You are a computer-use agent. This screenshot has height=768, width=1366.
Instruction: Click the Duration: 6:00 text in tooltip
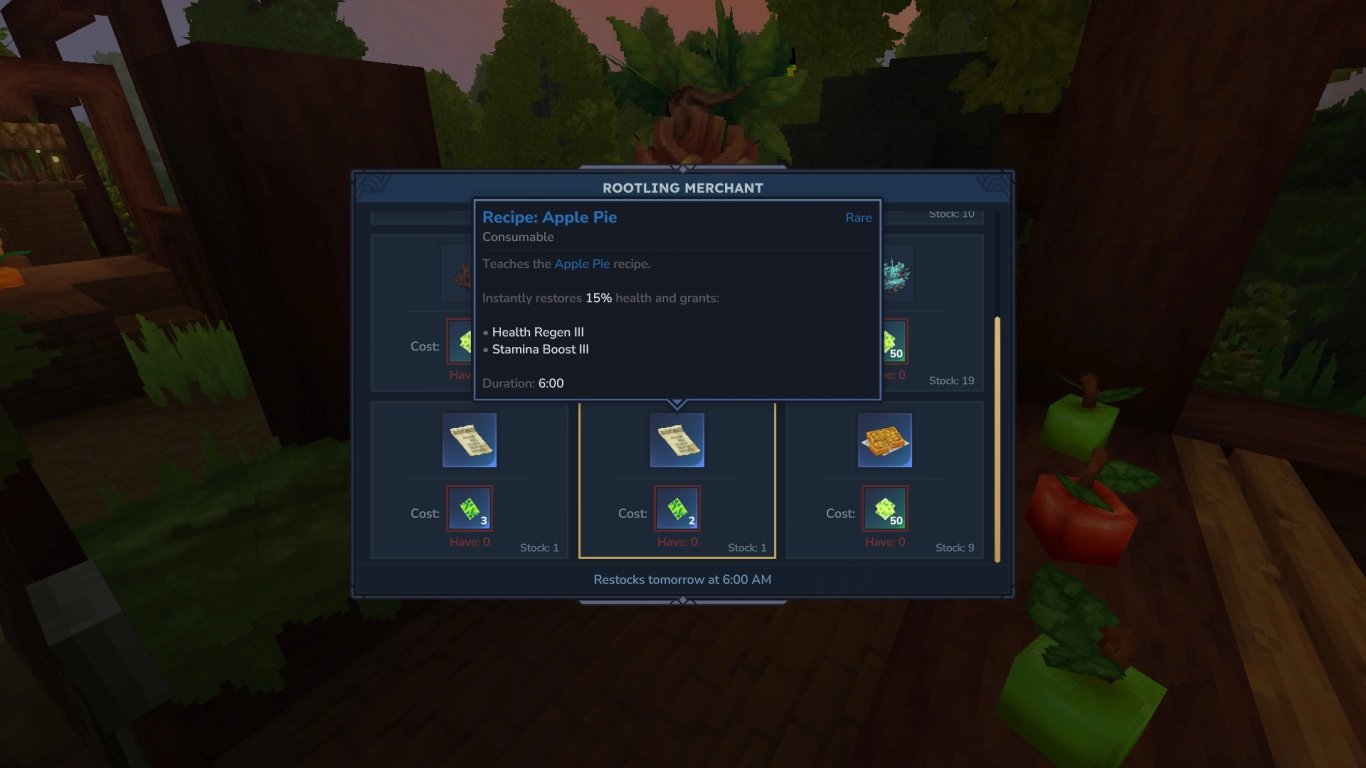tap(522, 382)
